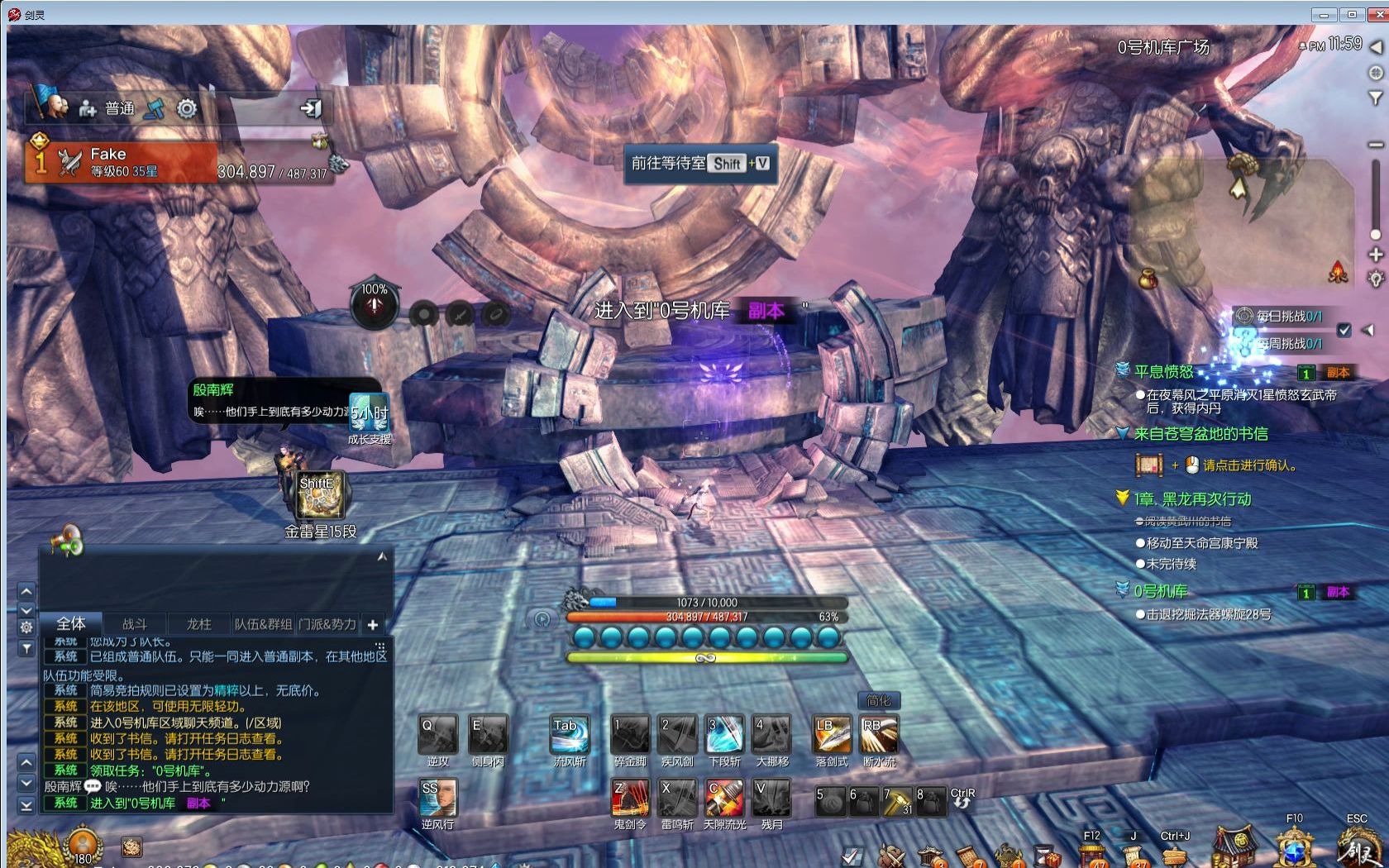
Task: Activate the 流风斩 Tab skill
Action: (570, 734)
